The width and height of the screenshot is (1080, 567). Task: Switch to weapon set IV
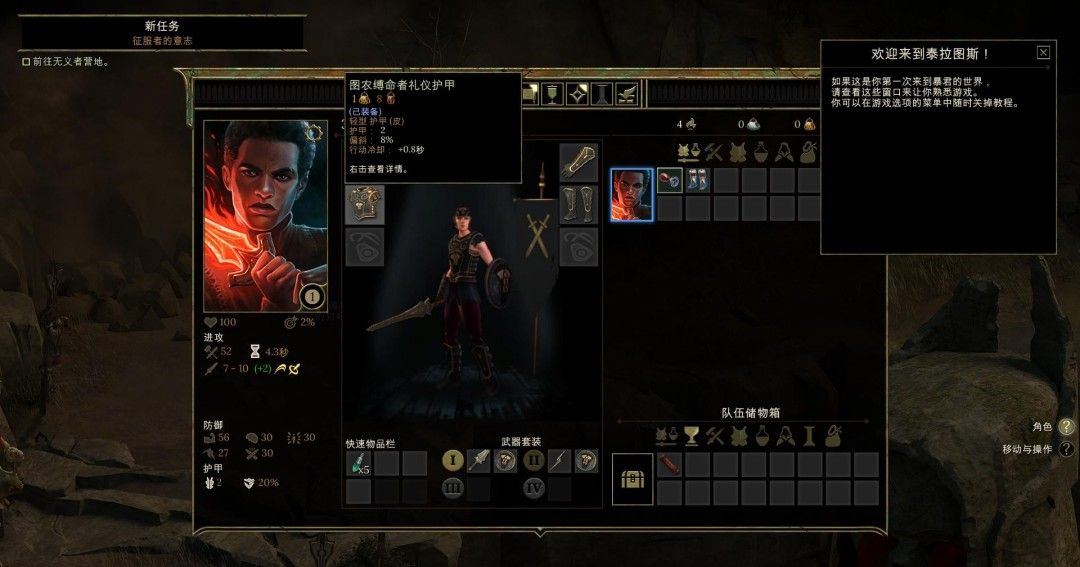(x=535, y=489)
